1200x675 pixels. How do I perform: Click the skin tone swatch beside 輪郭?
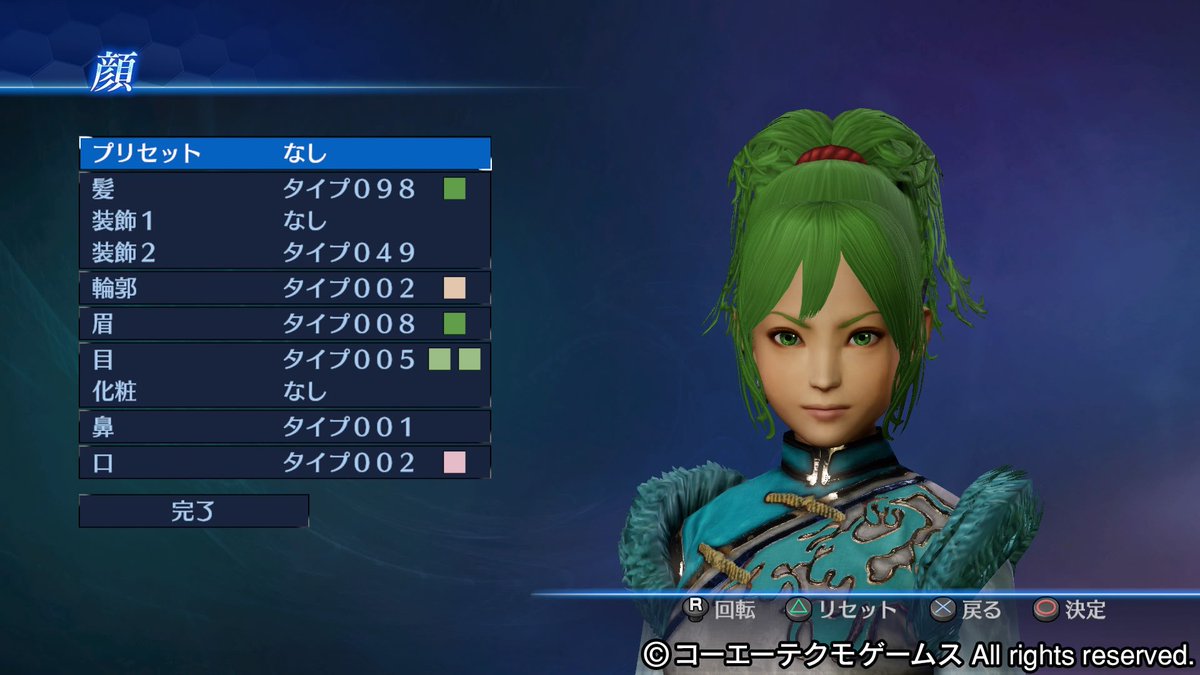pos(455,289)
